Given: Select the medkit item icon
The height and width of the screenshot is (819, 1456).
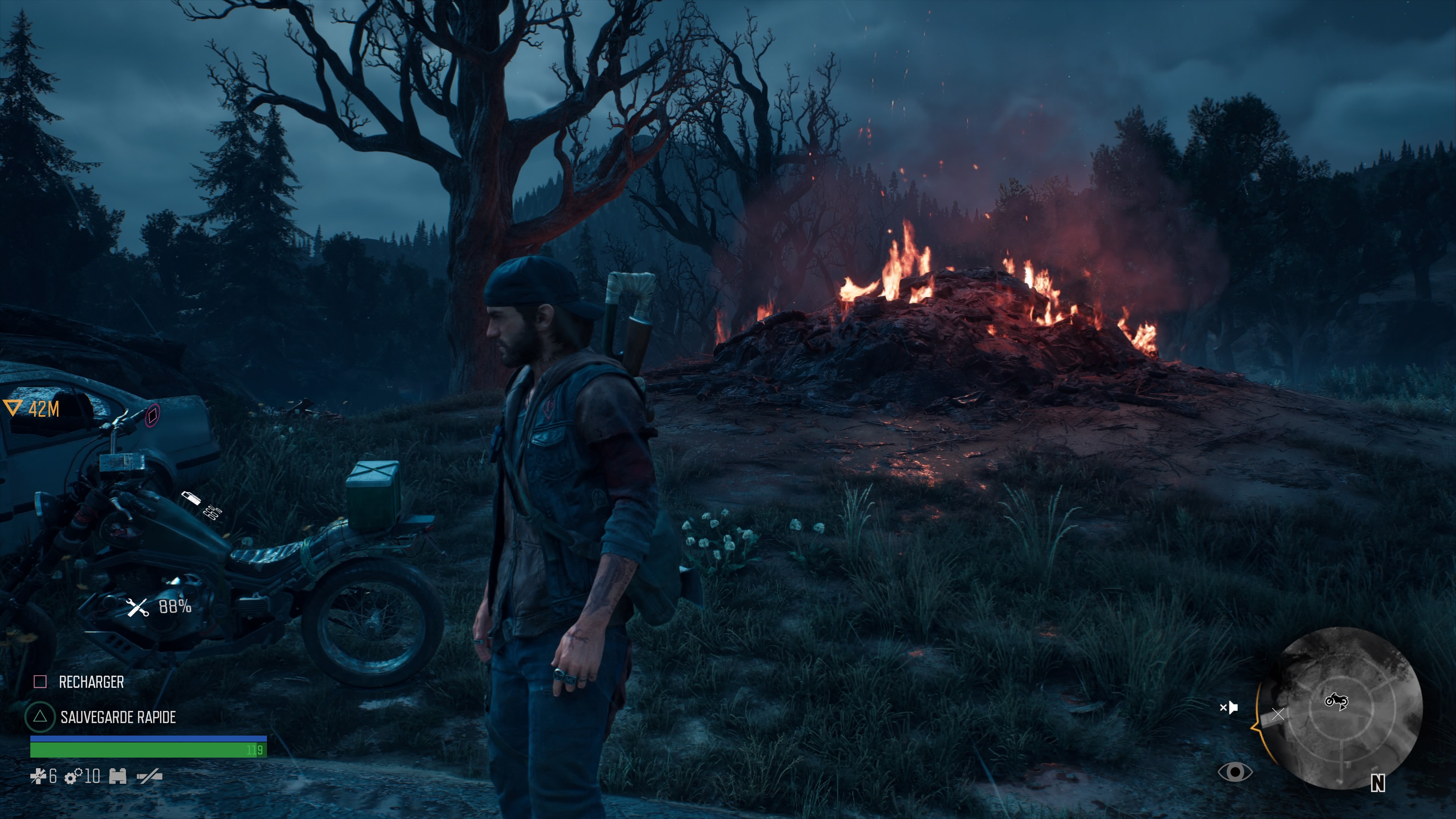Looking at the screenshot, I should [38, 777].
